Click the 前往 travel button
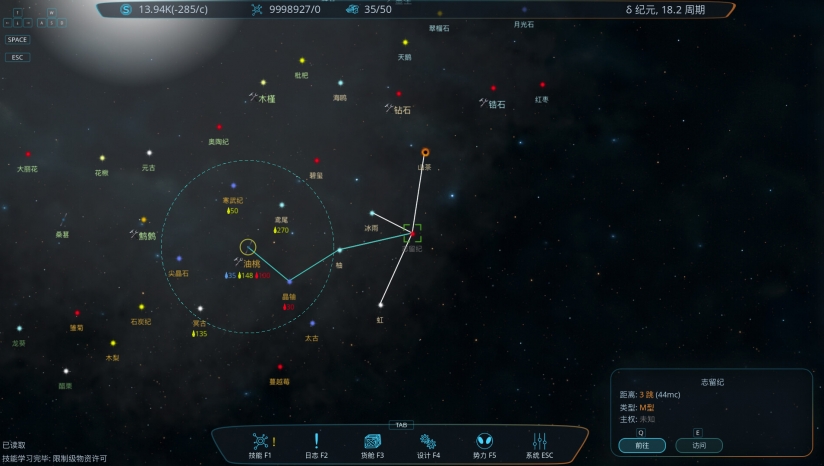 click(641, 446)
